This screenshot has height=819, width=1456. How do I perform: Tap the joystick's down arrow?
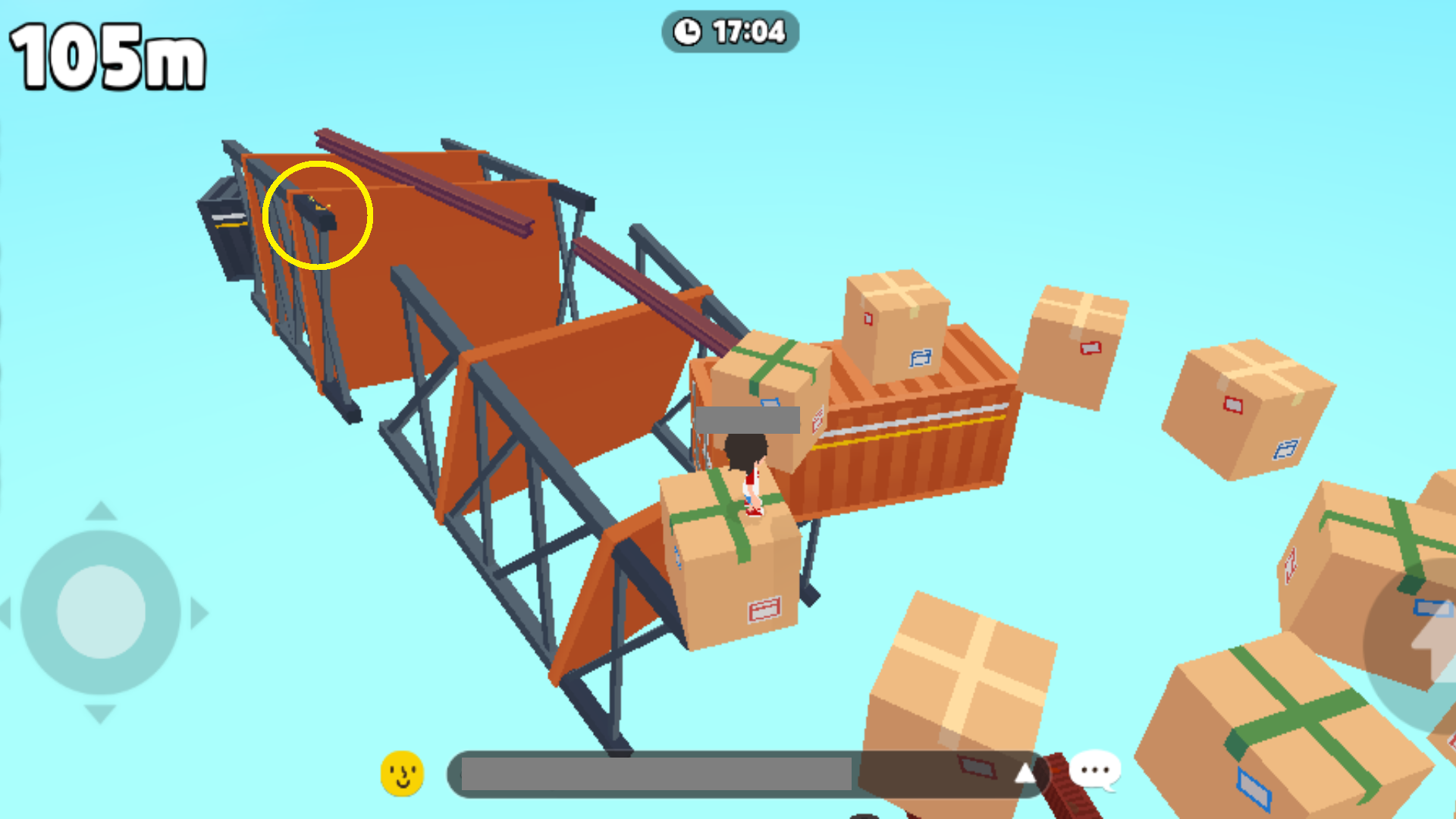(x=100, y=714)
